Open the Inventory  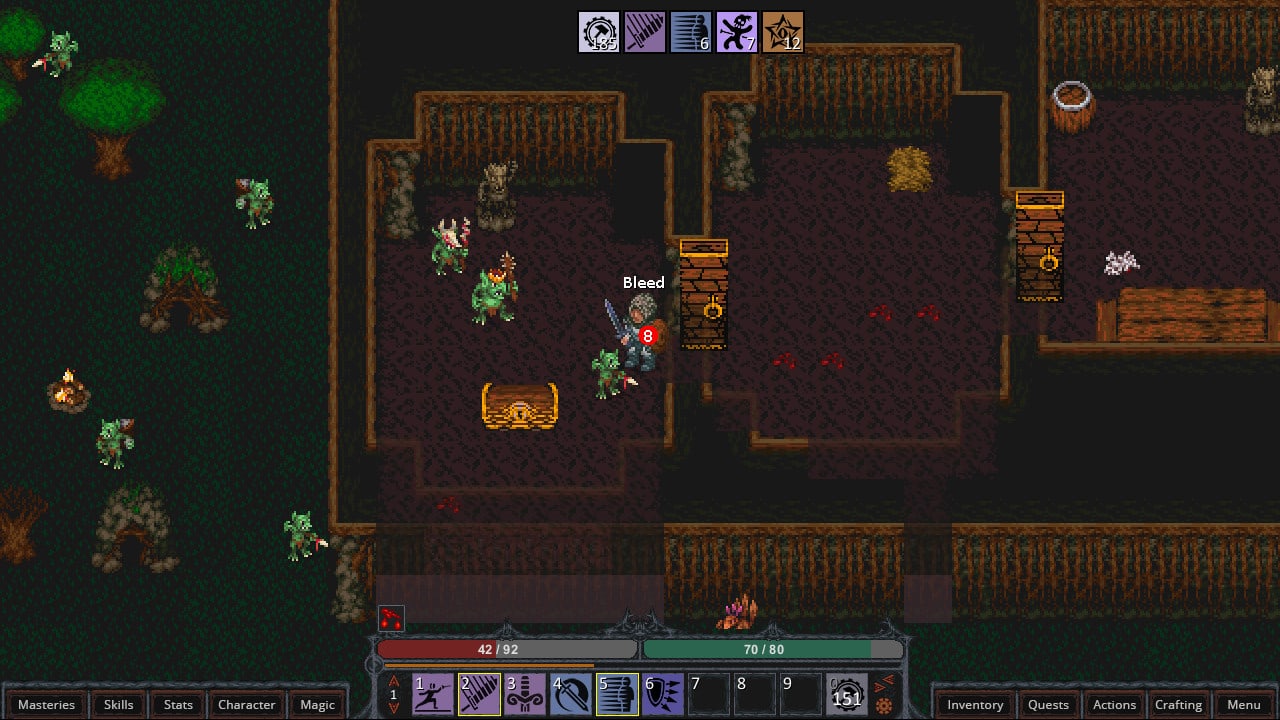975,704
